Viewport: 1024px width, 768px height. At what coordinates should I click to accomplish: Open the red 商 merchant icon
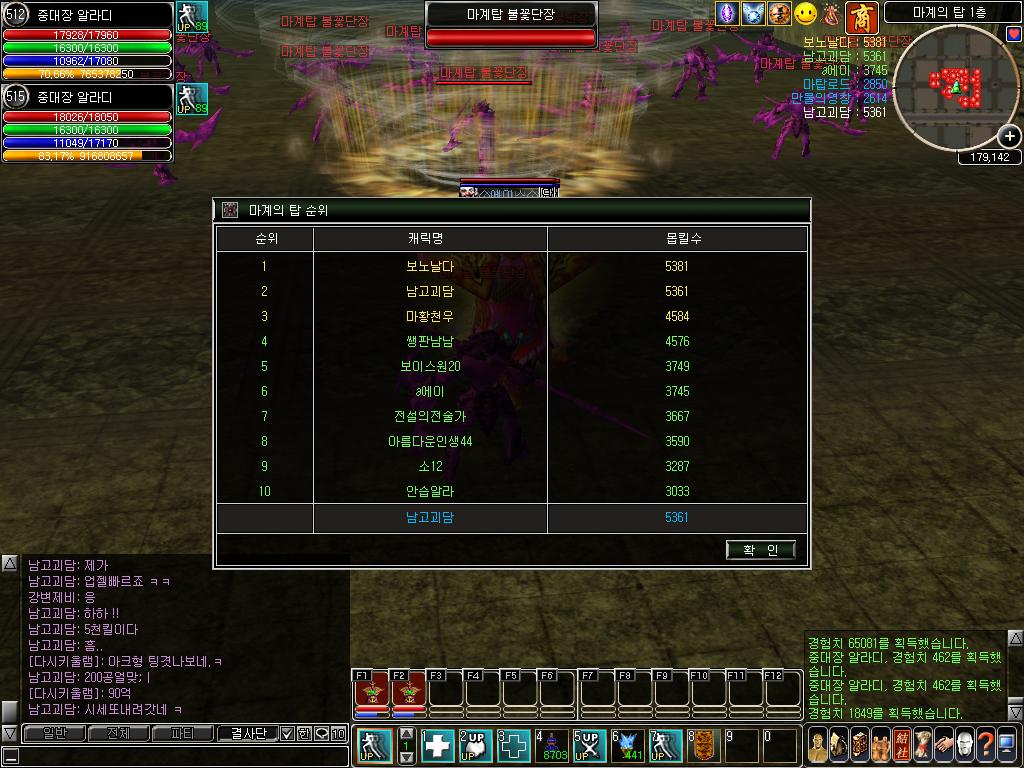point(861,15)
